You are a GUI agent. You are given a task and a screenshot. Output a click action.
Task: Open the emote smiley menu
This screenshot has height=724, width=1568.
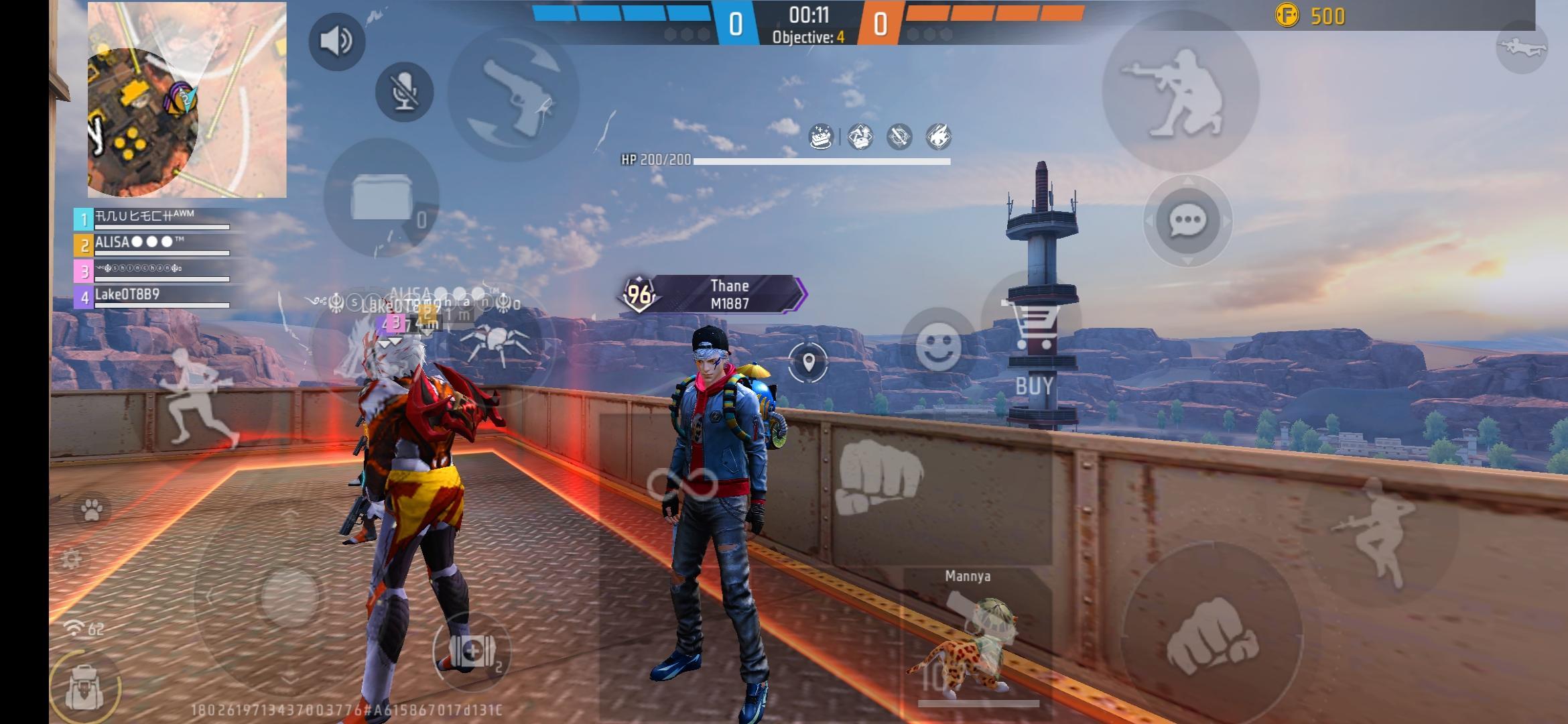point(937,347)
